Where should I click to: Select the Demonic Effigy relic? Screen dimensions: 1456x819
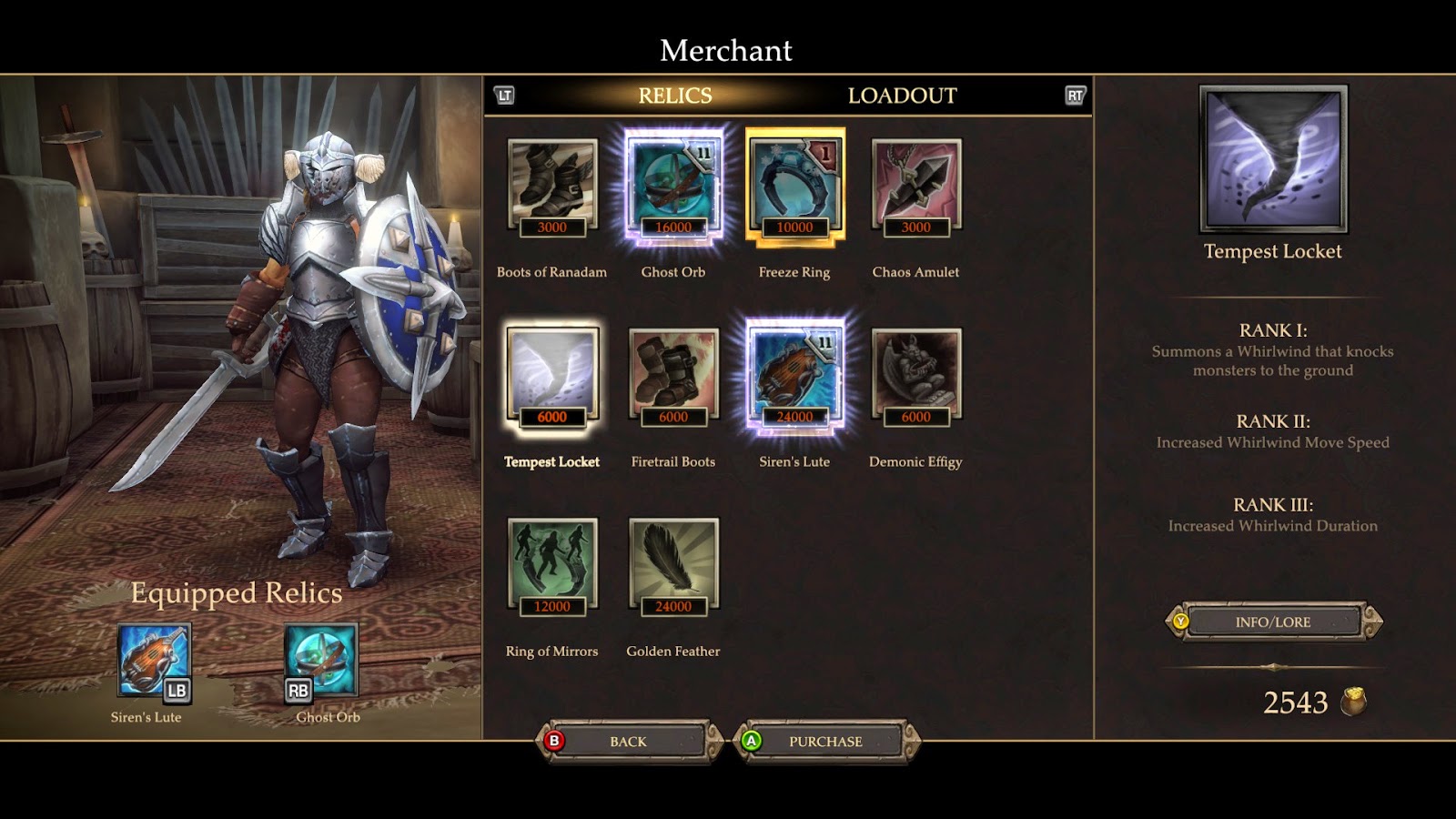915,378
